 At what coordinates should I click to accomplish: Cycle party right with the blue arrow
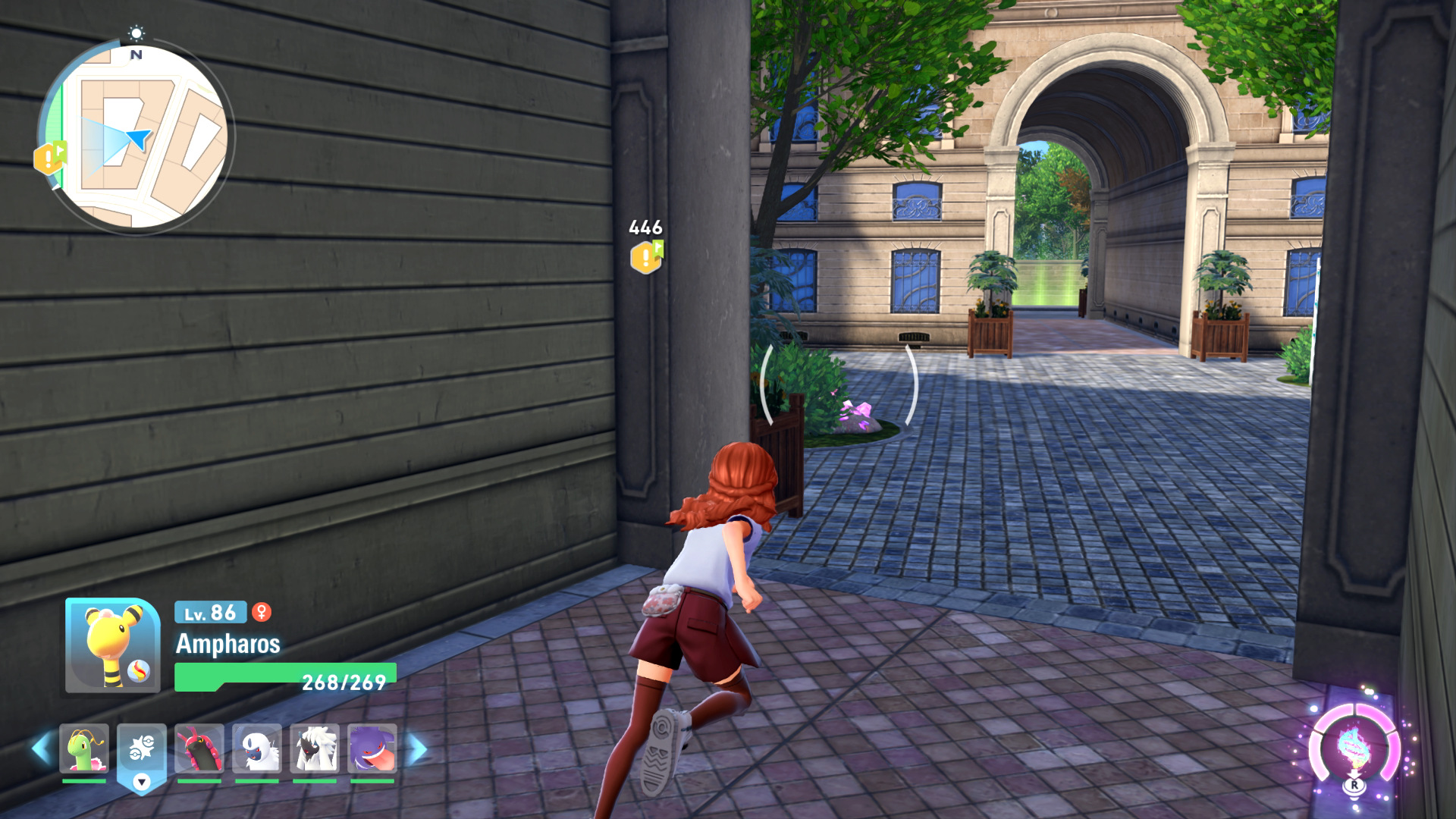[x=416, y=749]
